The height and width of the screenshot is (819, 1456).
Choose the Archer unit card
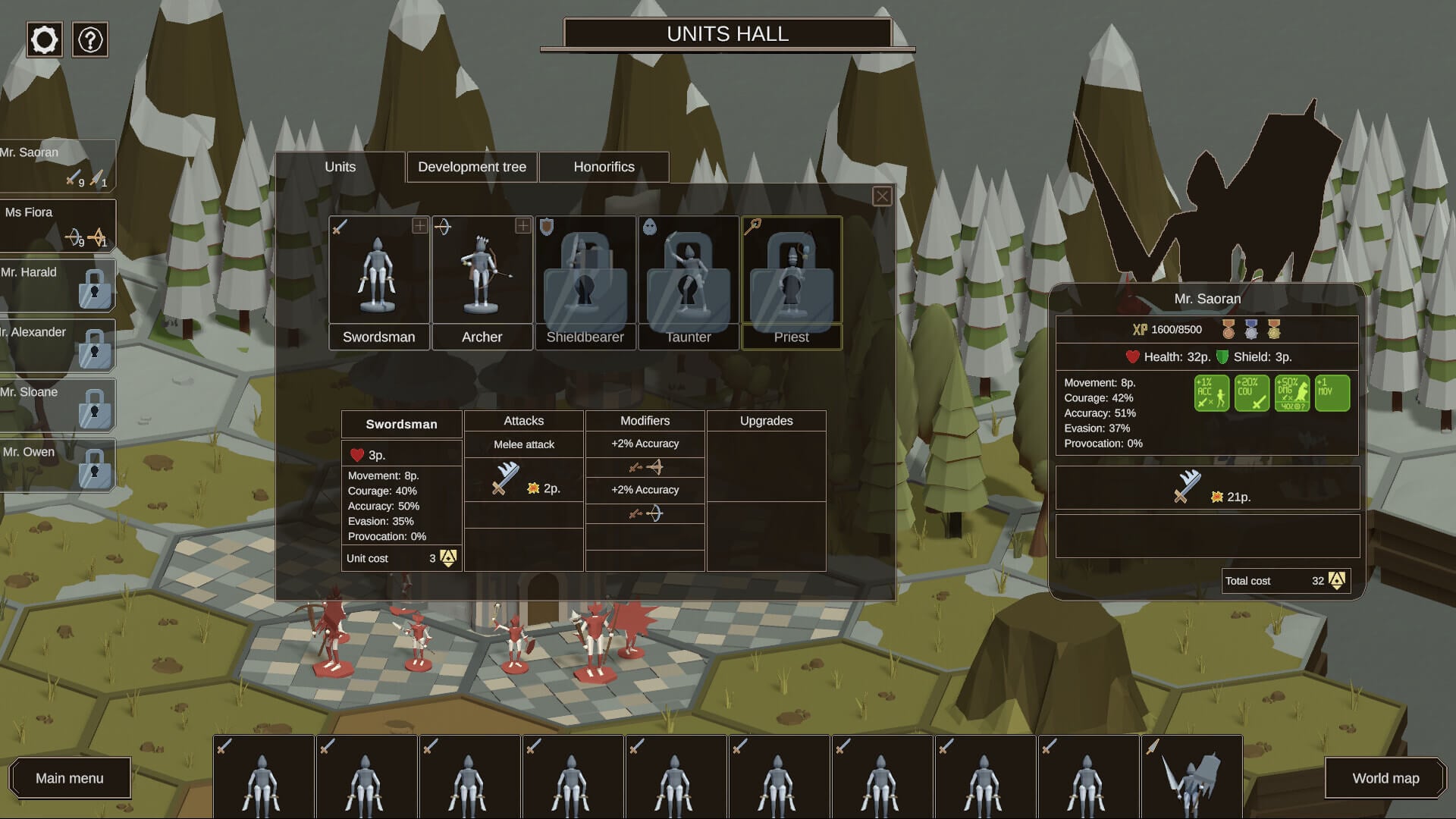tap(482, 282)
